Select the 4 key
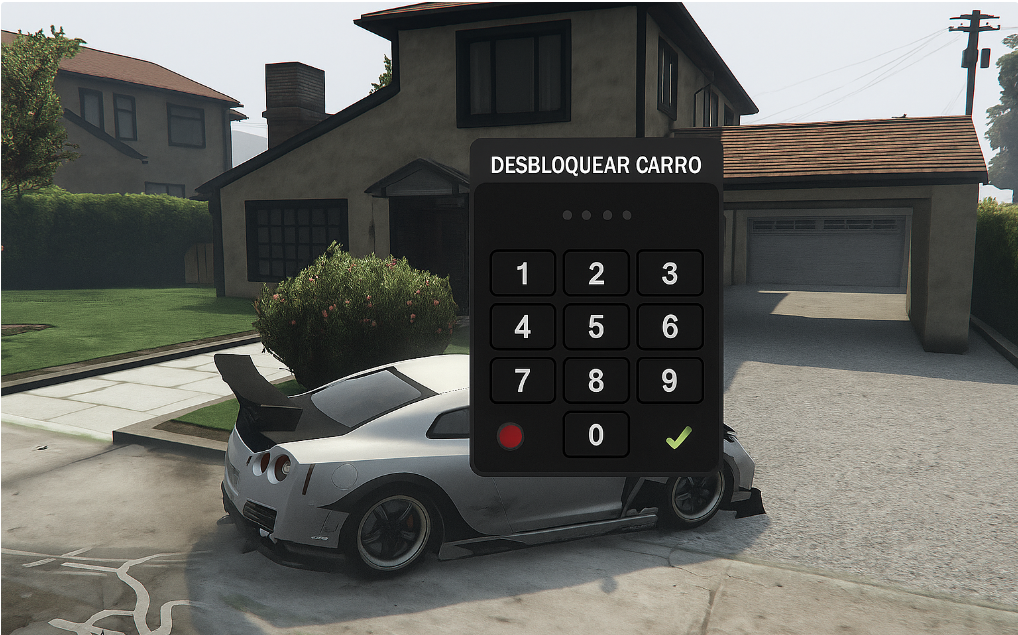Image resolution: width=1018 pixels, height=635 pixels. [522, 327]
